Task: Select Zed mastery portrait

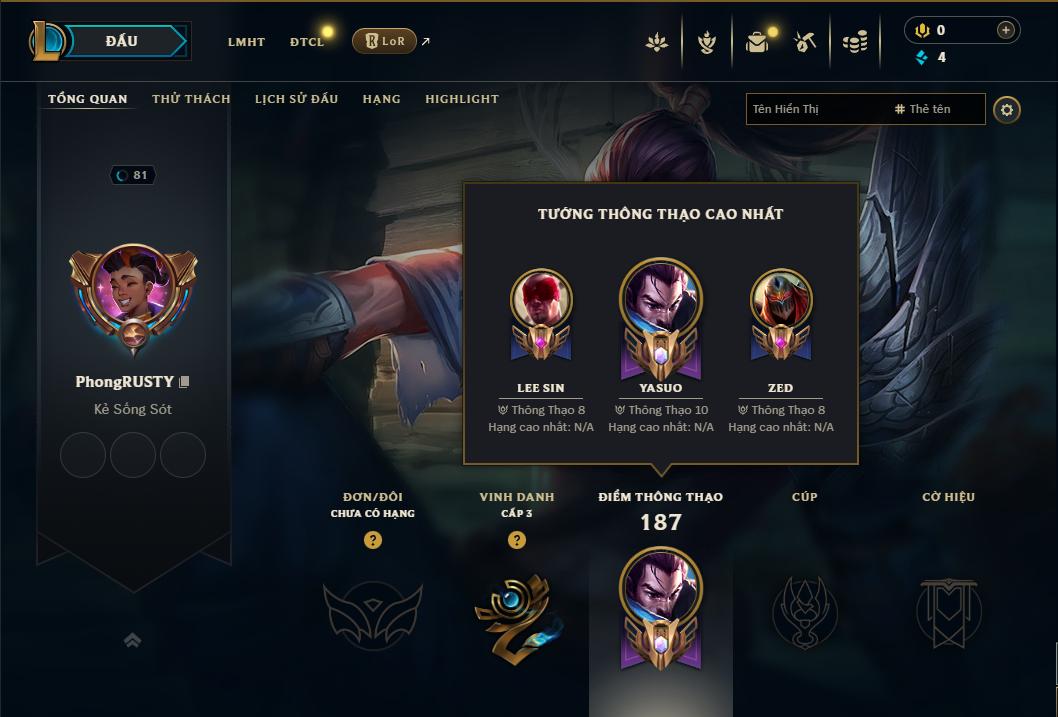Action: [x=780, y=300]
